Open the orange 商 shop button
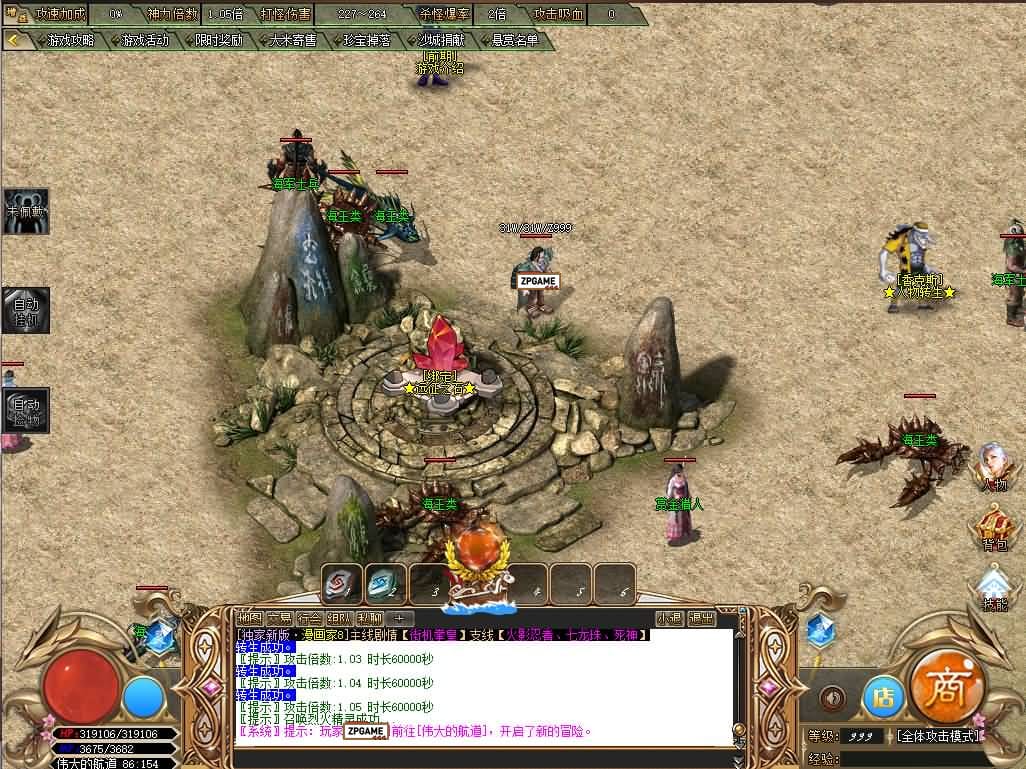 947,687
